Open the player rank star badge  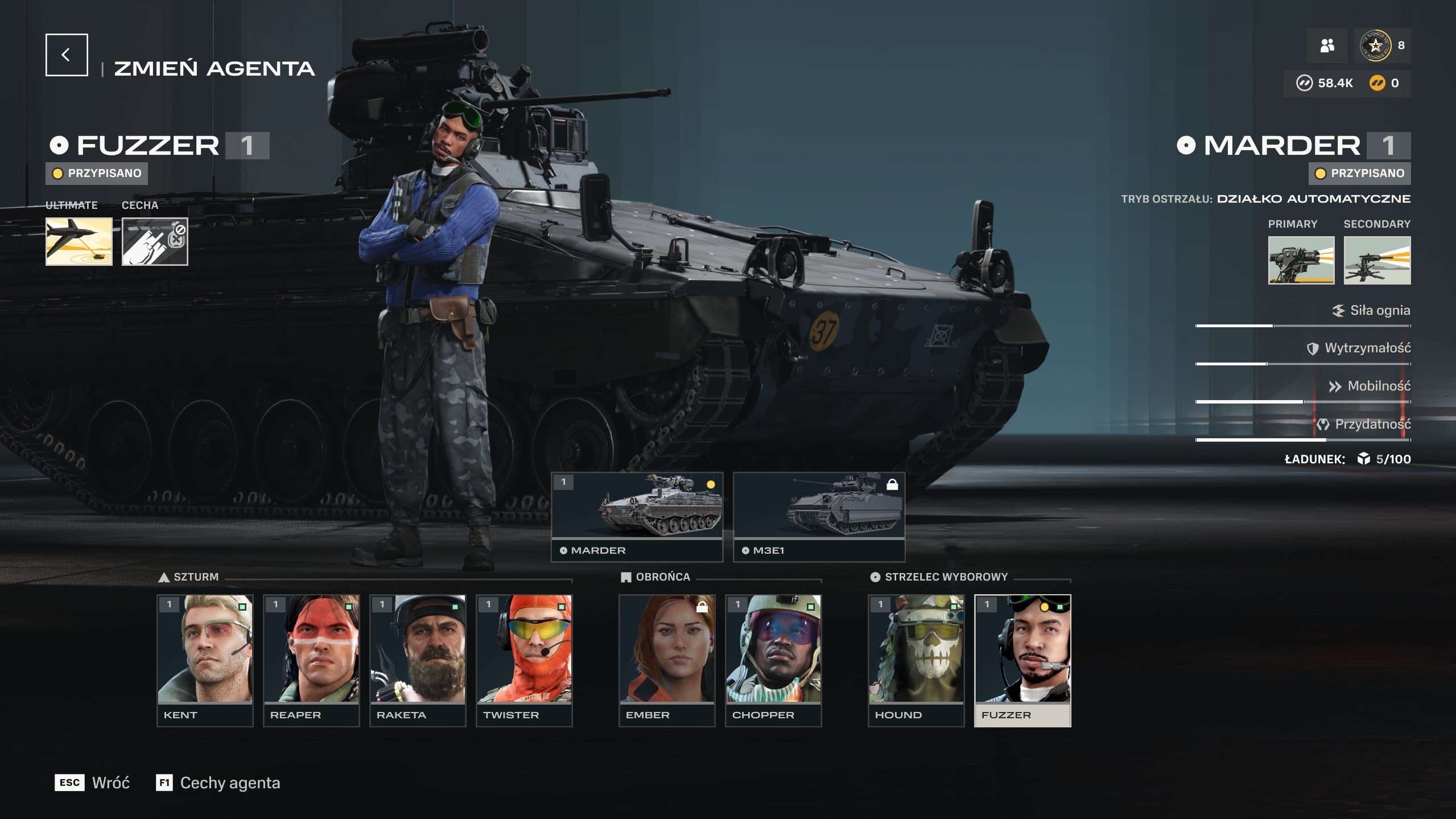pos(1375,46)
